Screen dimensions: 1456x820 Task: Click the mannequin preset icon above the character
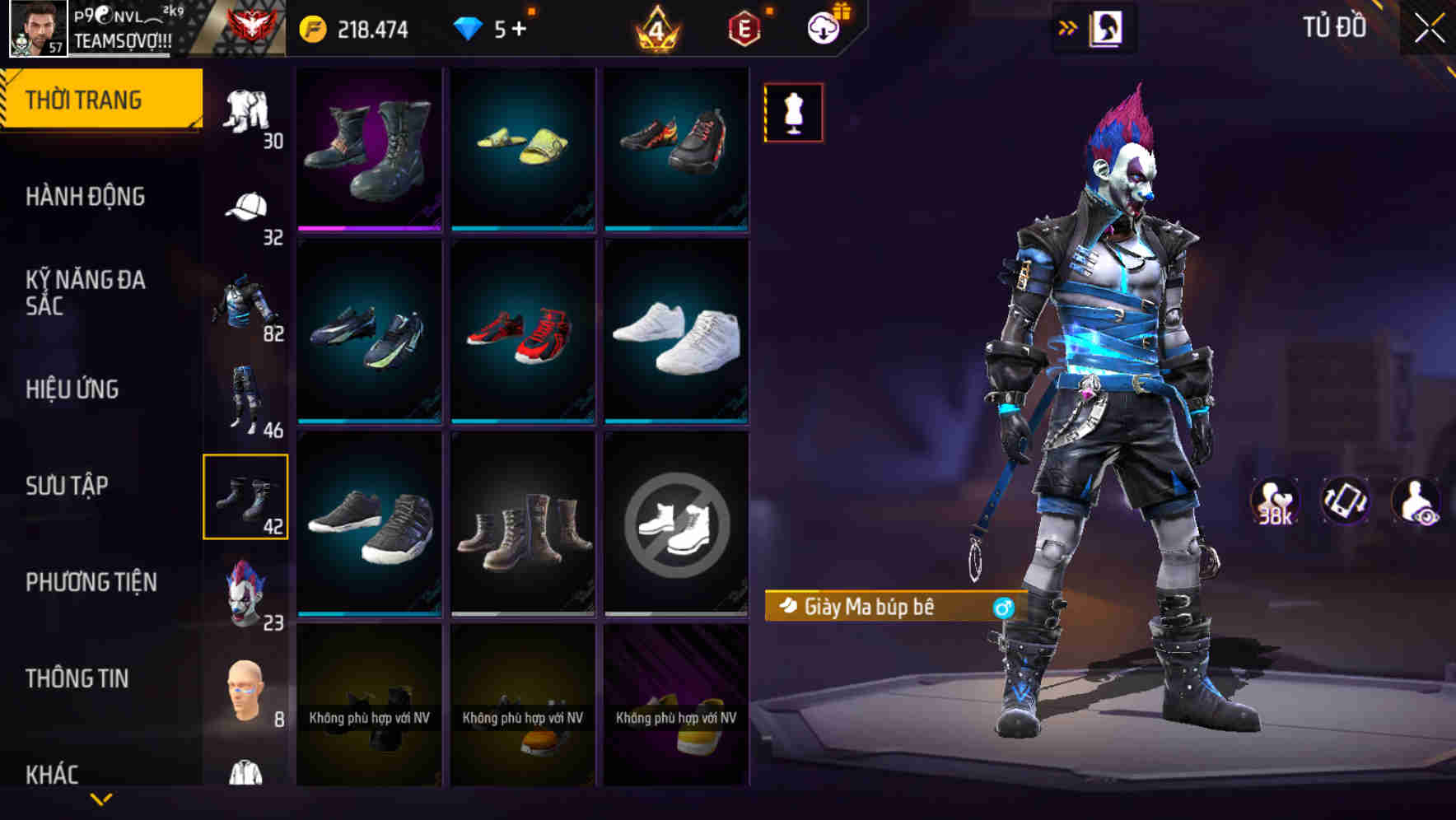click(x=793, y=113)
